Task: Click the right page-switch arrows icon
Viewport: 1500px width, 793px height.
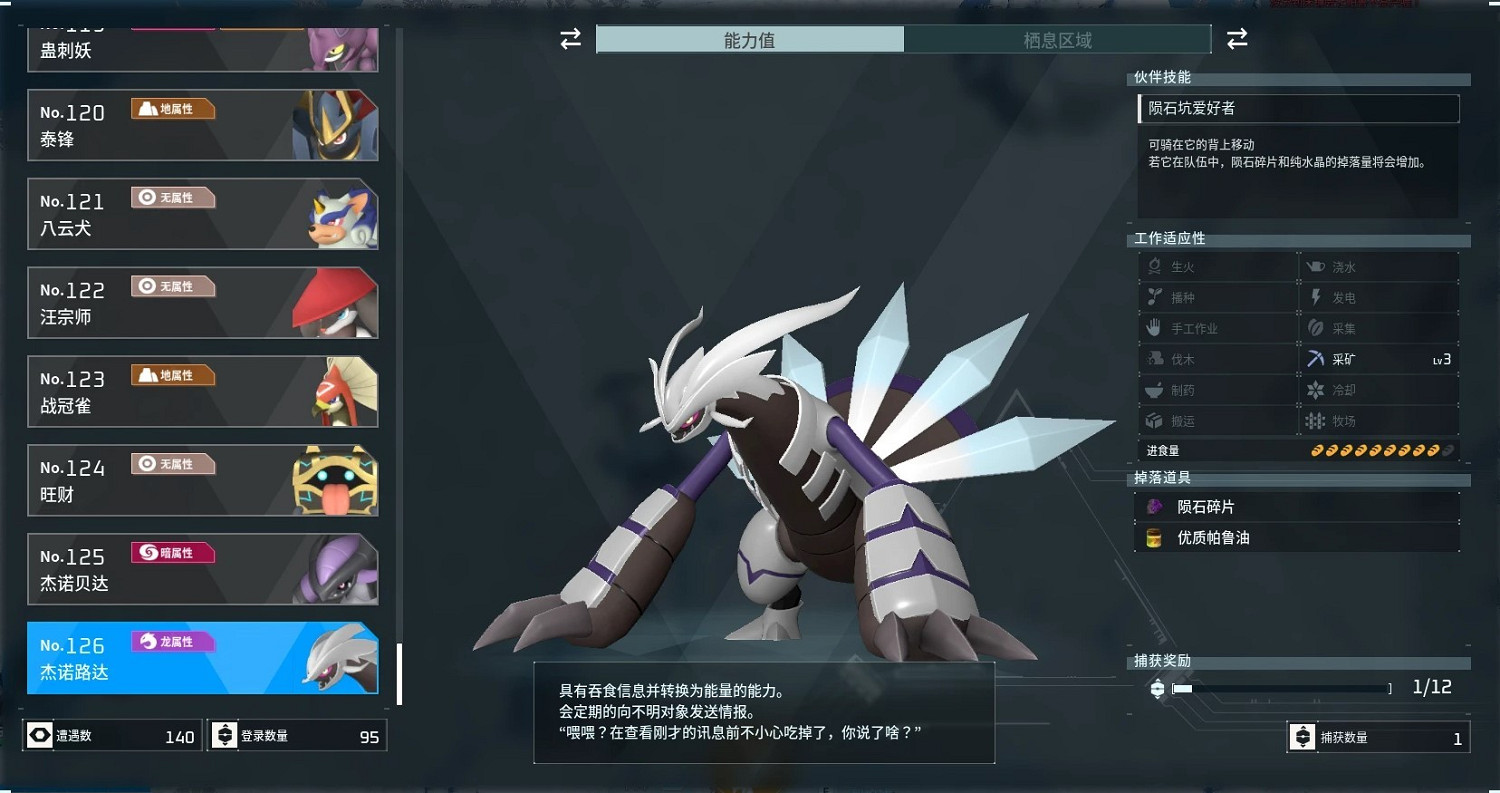Action: click(1237, 39)
